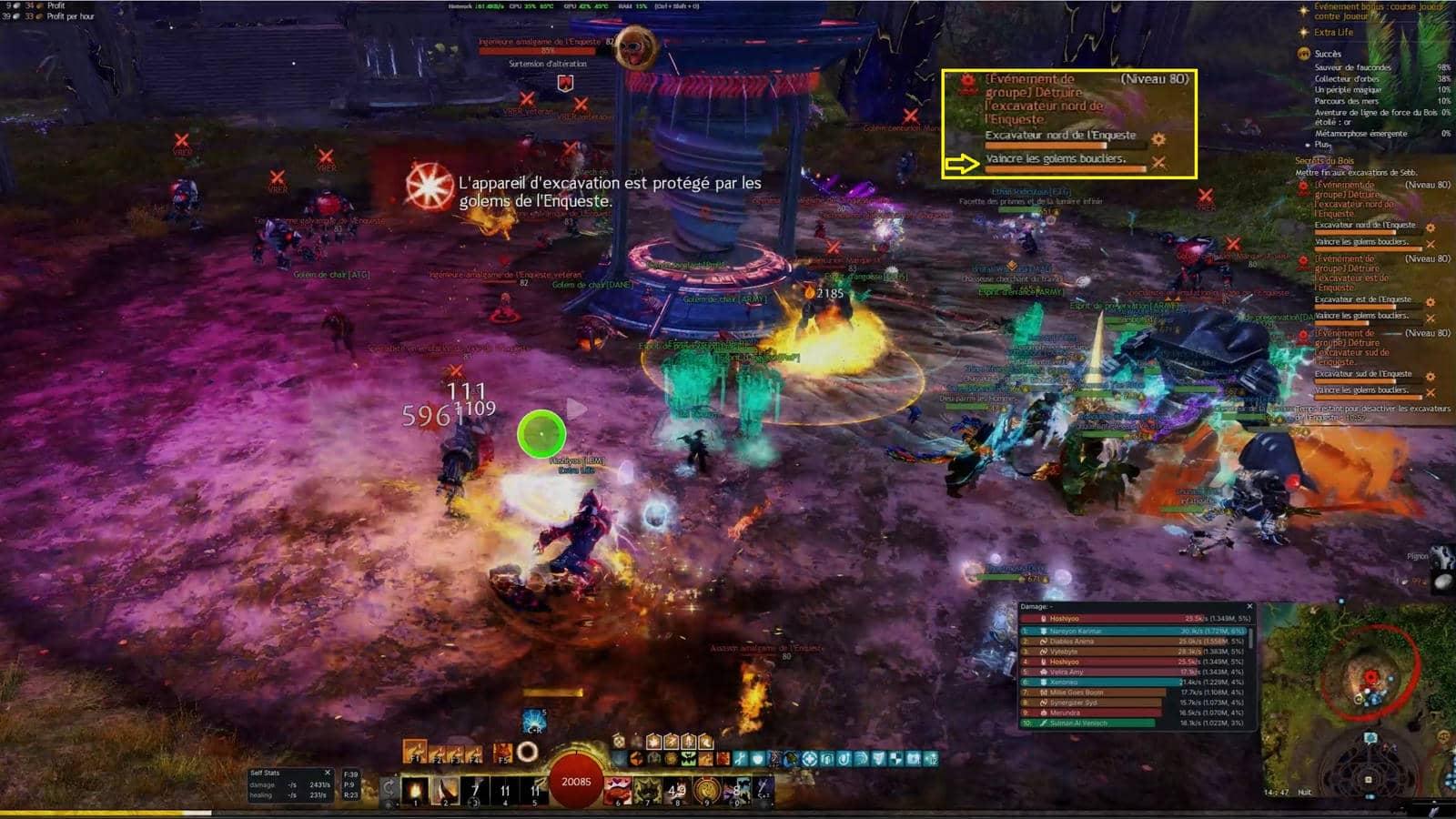Expand the 'Plus' achievements entry

coord(1321,145)
